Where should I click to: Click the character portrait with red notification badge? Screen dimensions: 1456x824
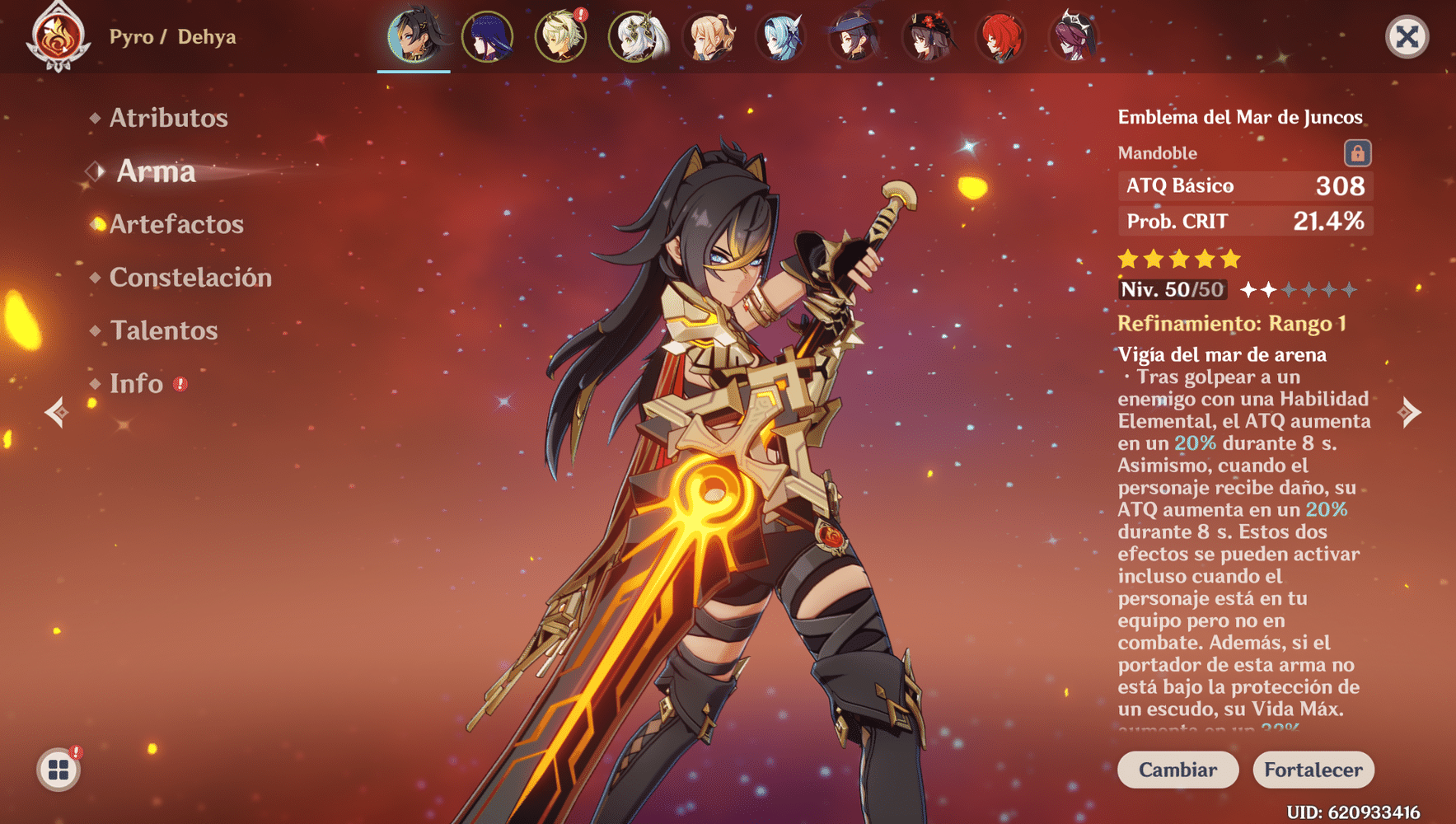tap(561, 37)
